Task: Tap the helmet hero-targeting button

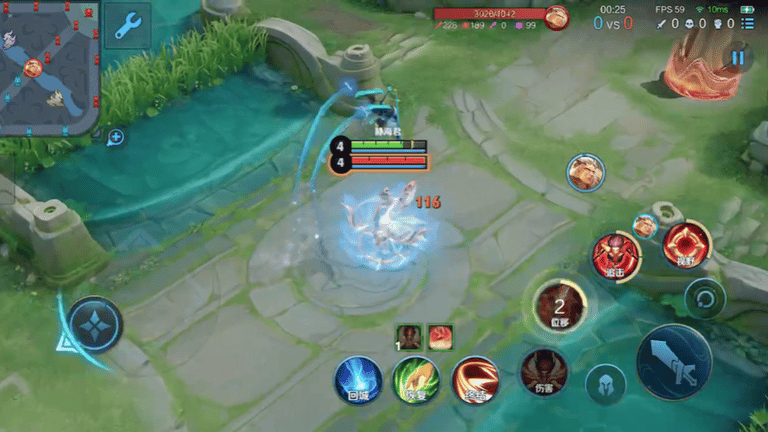Action: (605, 384)
